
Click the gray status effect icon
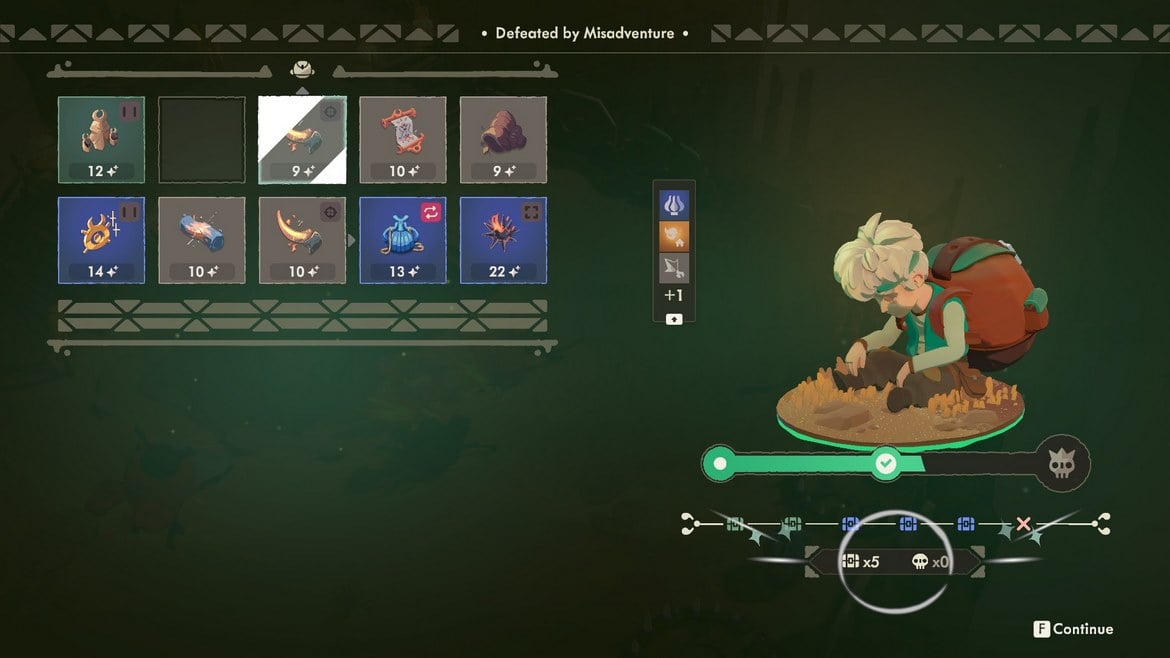click(x=674, y=266)
